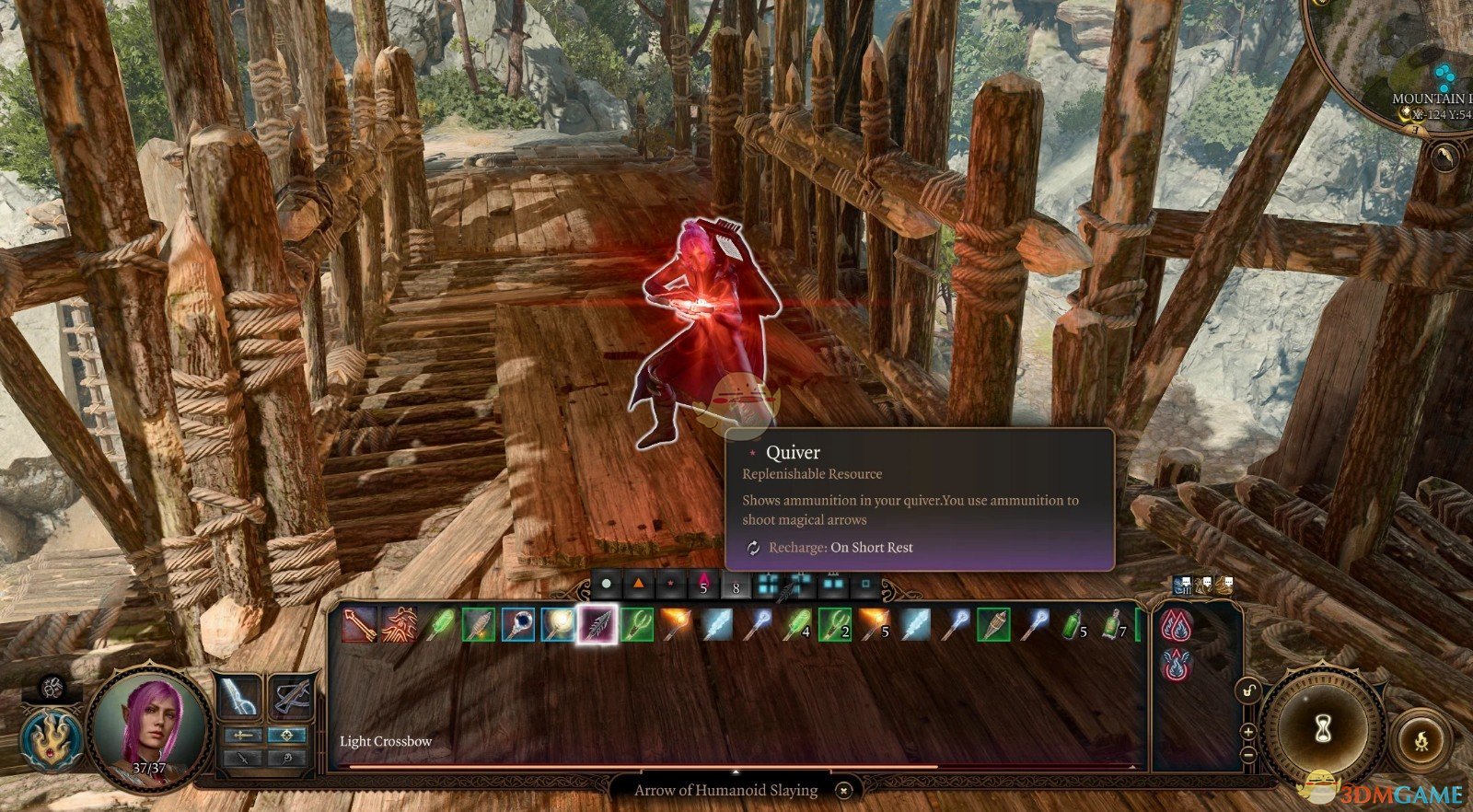Click the sorcerer flame emblem beside the portrait

click(x=50, y=739)
